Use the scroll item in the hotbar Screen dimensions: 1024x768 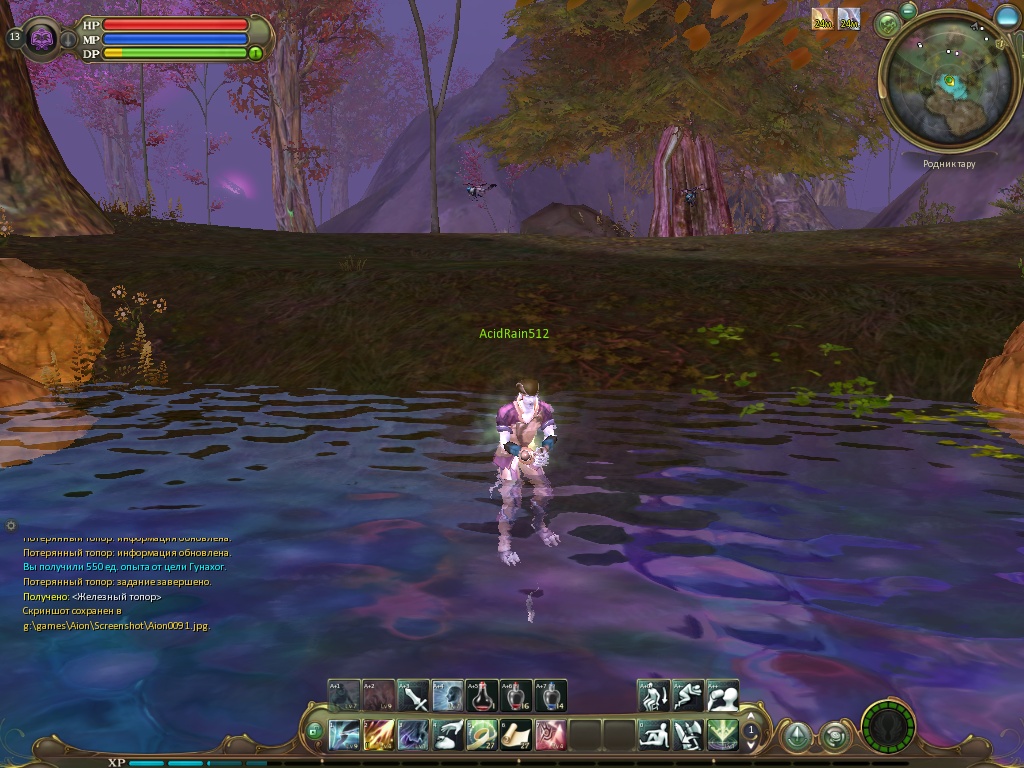coord(516,735)
